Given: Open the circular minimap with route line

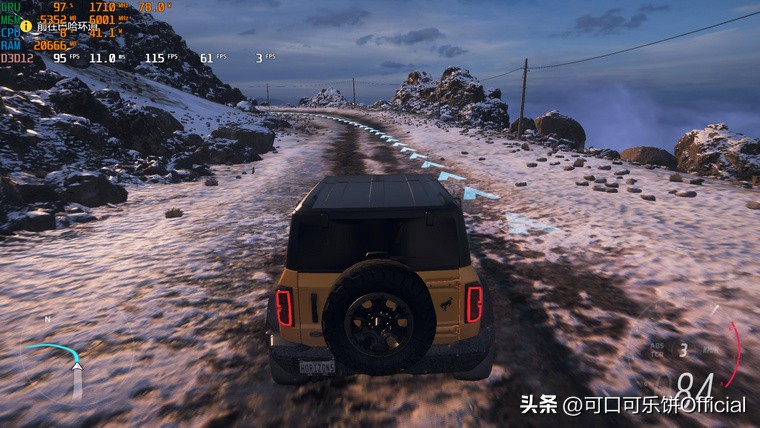Looking at the screenshot, I should [x=62, y=362].
